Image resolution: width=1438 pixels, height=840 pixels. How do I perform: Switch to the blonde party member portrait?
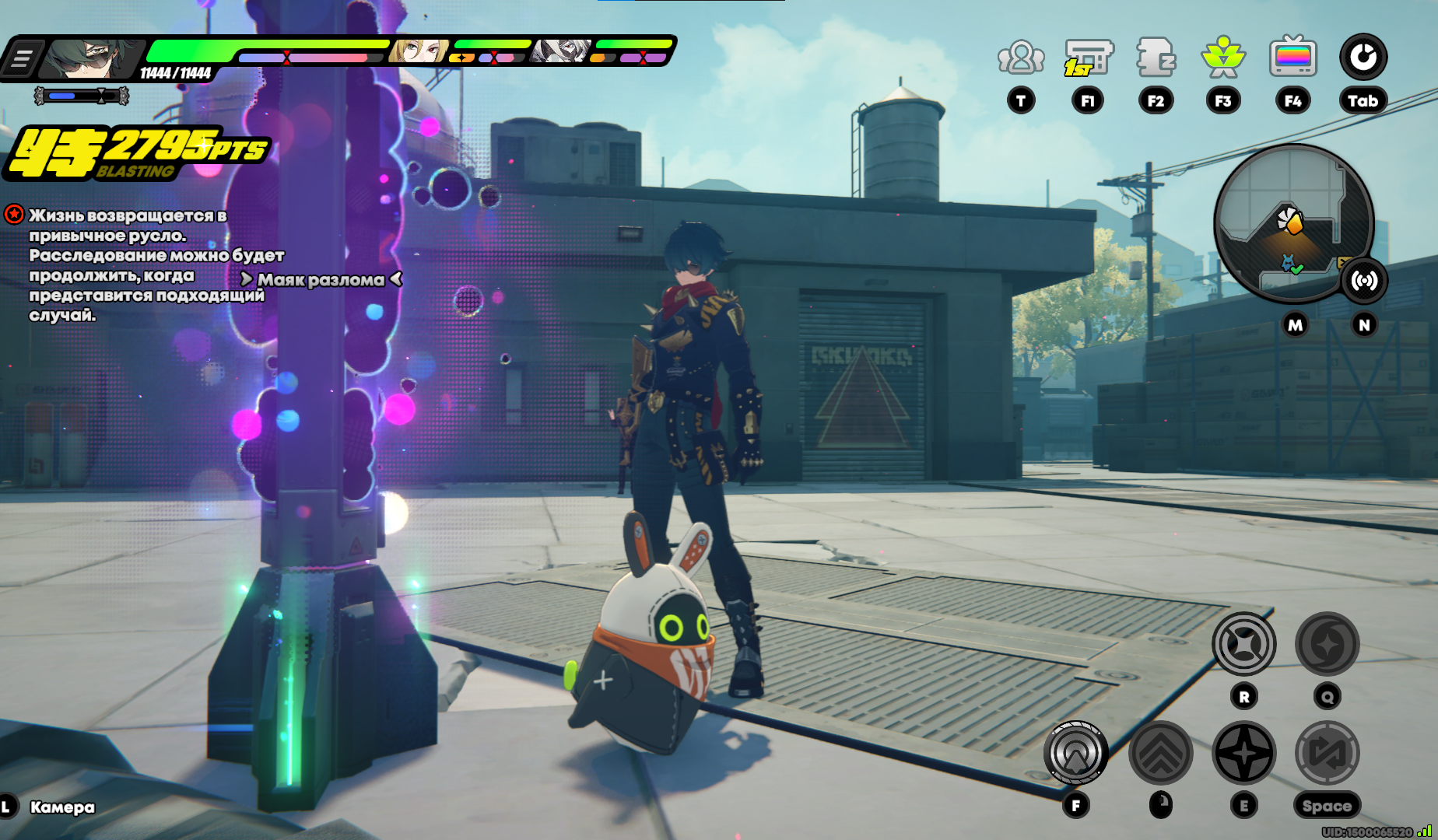419,51
